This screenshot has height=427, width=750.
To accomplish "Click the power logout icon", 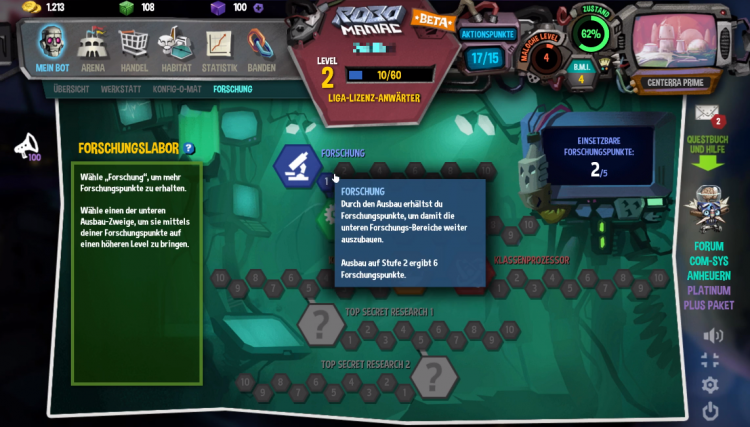I will pyautogui.click(x=710, y=410).
